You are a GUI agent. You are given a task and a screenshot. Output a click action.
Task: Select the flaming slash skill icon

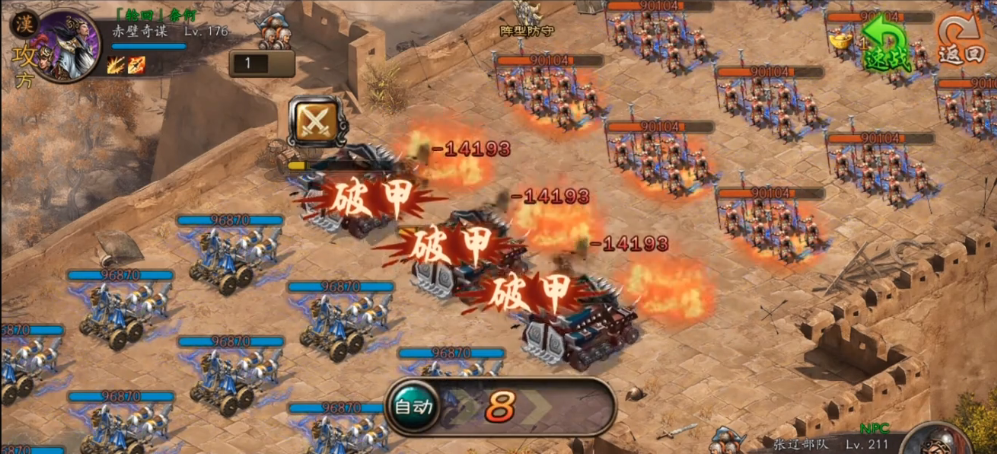point(116,66)
